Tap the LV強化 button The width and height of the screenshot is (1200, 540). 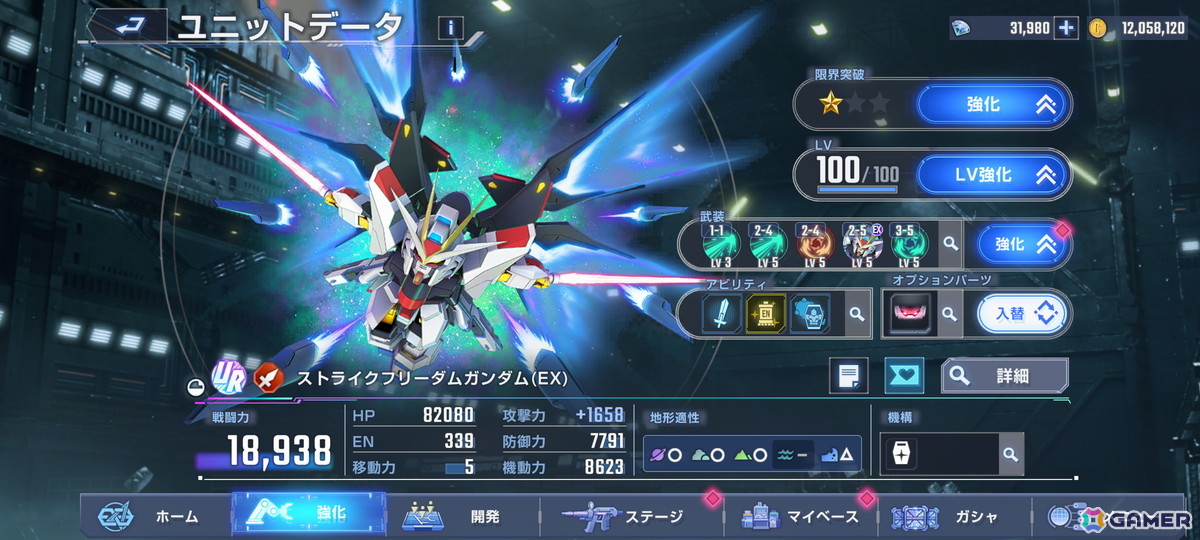(x=993, y=175)
